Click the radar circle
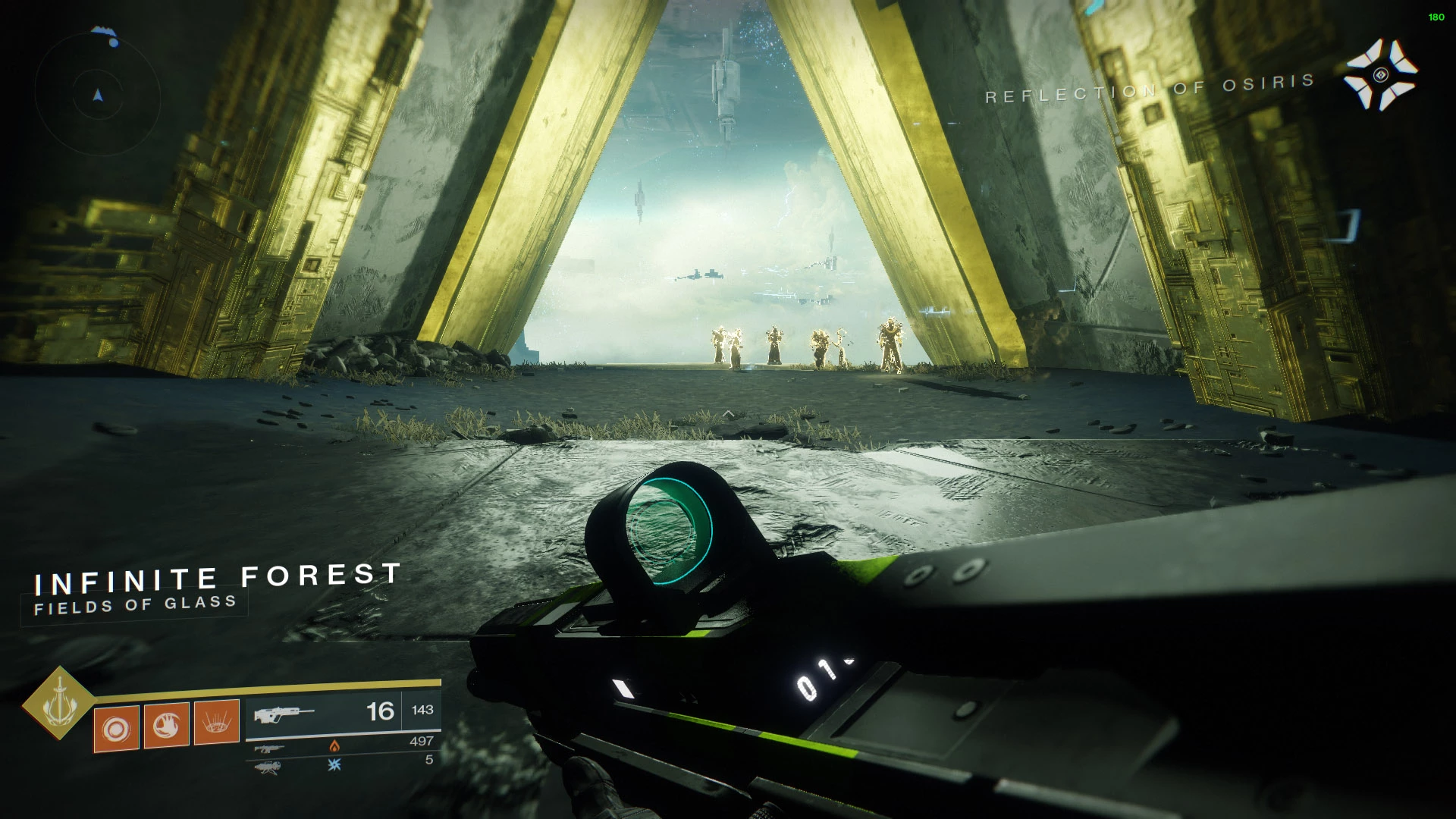The image size is (1456, 819). 98,96
